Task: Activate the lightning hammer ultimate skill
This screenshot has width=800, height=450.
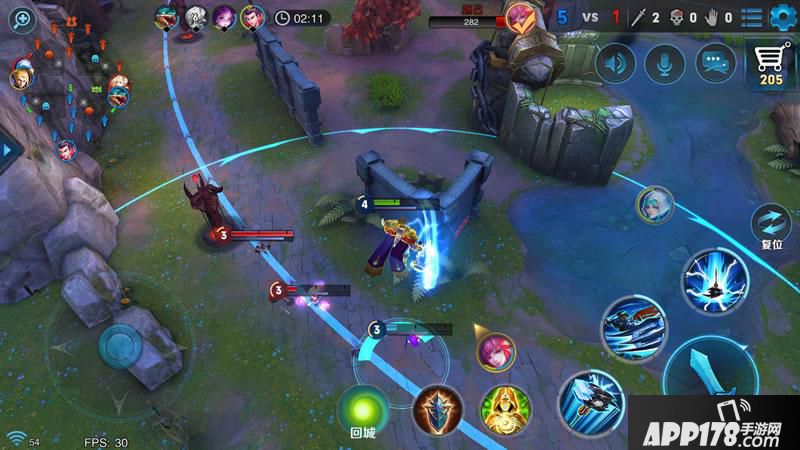Action: click(714, 281)
